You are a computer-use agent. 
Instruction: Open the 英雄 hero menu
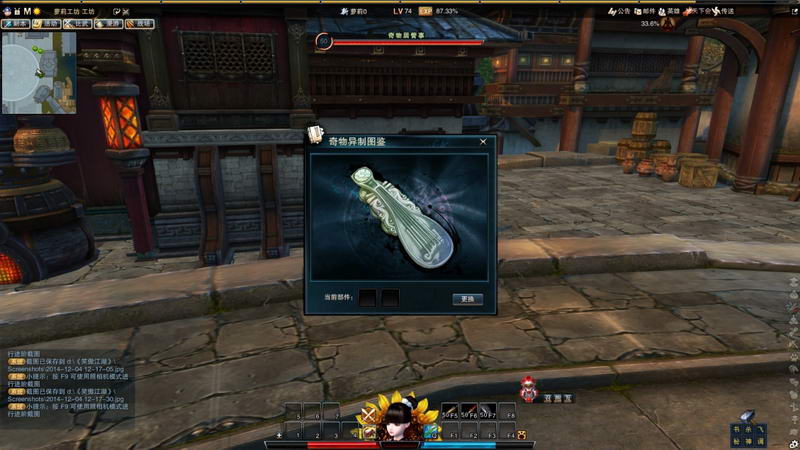click(669, 11)
